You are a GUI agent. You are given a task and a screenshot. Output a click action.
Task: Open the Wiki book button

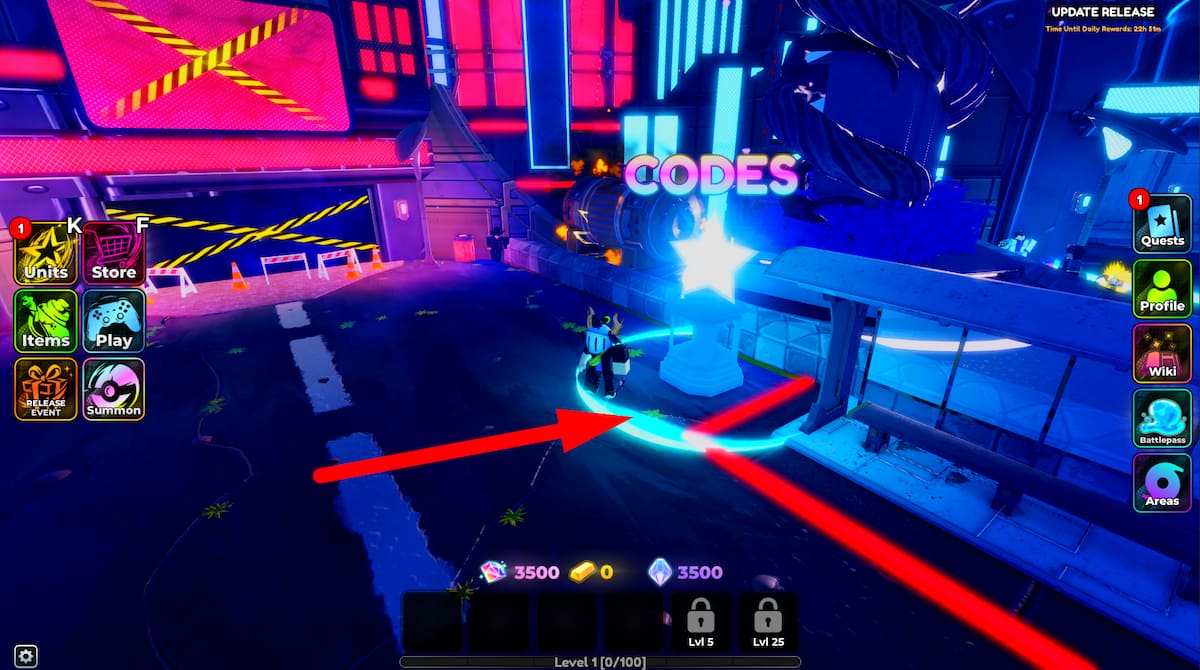[1162, 353]
